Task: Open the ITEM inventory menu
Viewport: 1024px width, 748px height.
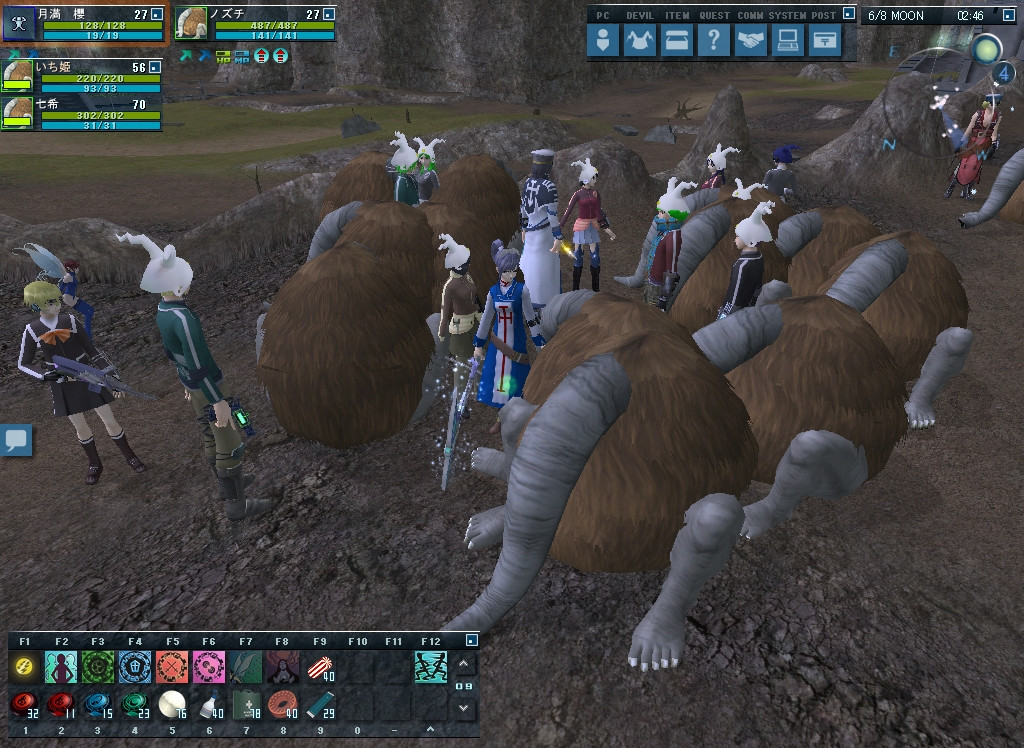Action: pyautogui.click(x=677, y=41)
